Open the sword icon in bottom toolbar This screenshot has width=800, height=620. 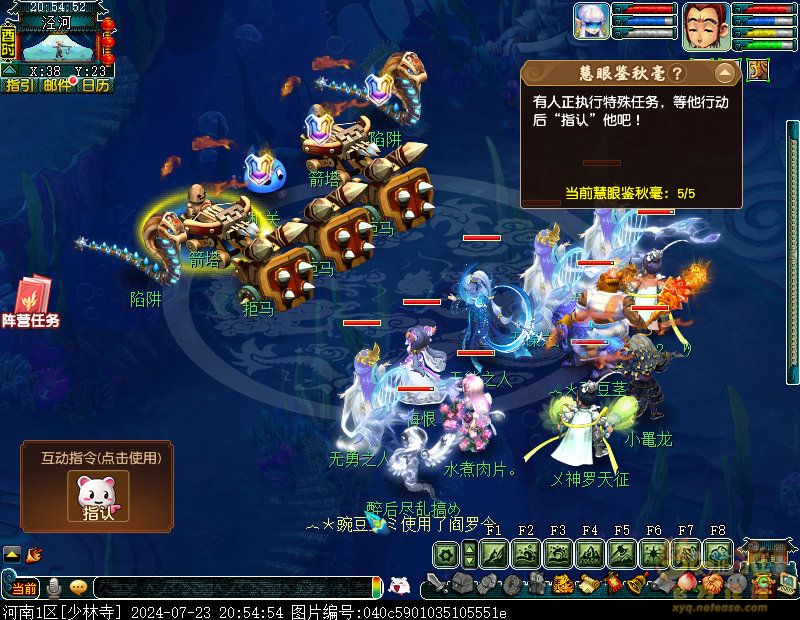click(436, 583)
